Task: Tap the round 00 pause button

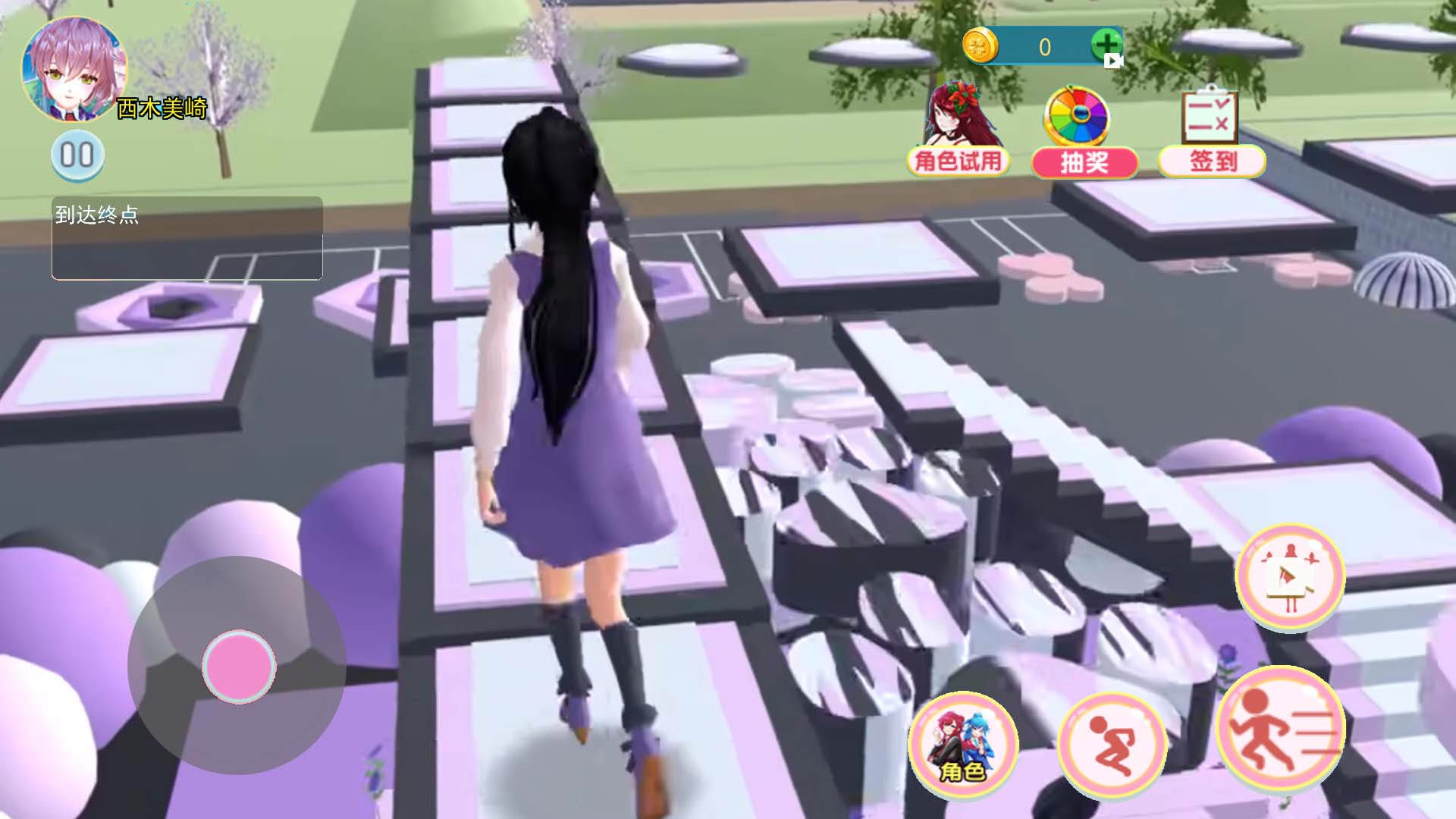Action: click(77, 155)
